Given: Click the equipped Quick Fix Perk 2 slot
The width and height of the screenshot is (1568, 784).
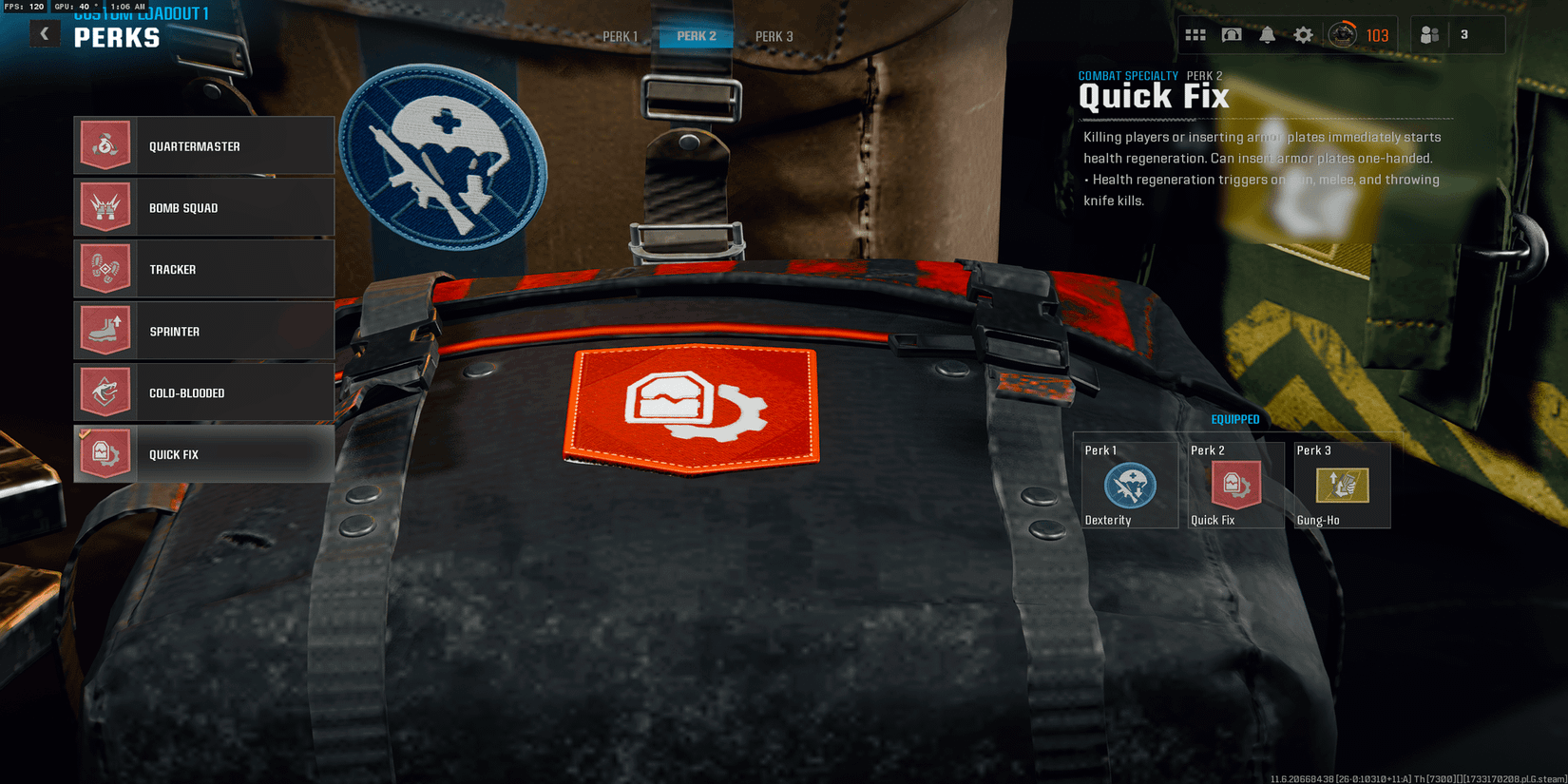Looking at the screenshot, I should click(1234, 487).
